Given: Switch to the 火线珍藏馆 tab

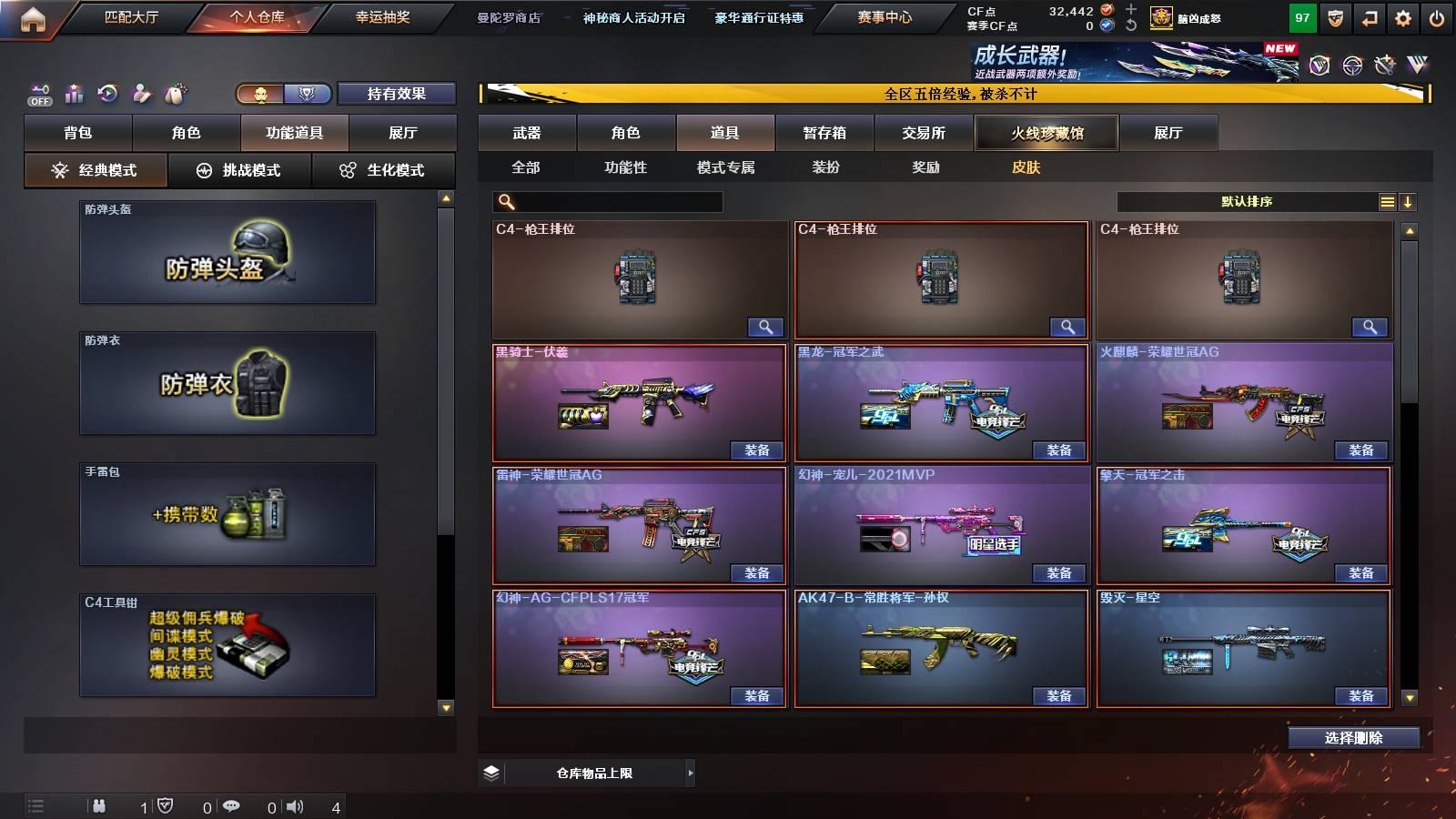Looking at the screenshot, I should click(x=1046, y=133).
